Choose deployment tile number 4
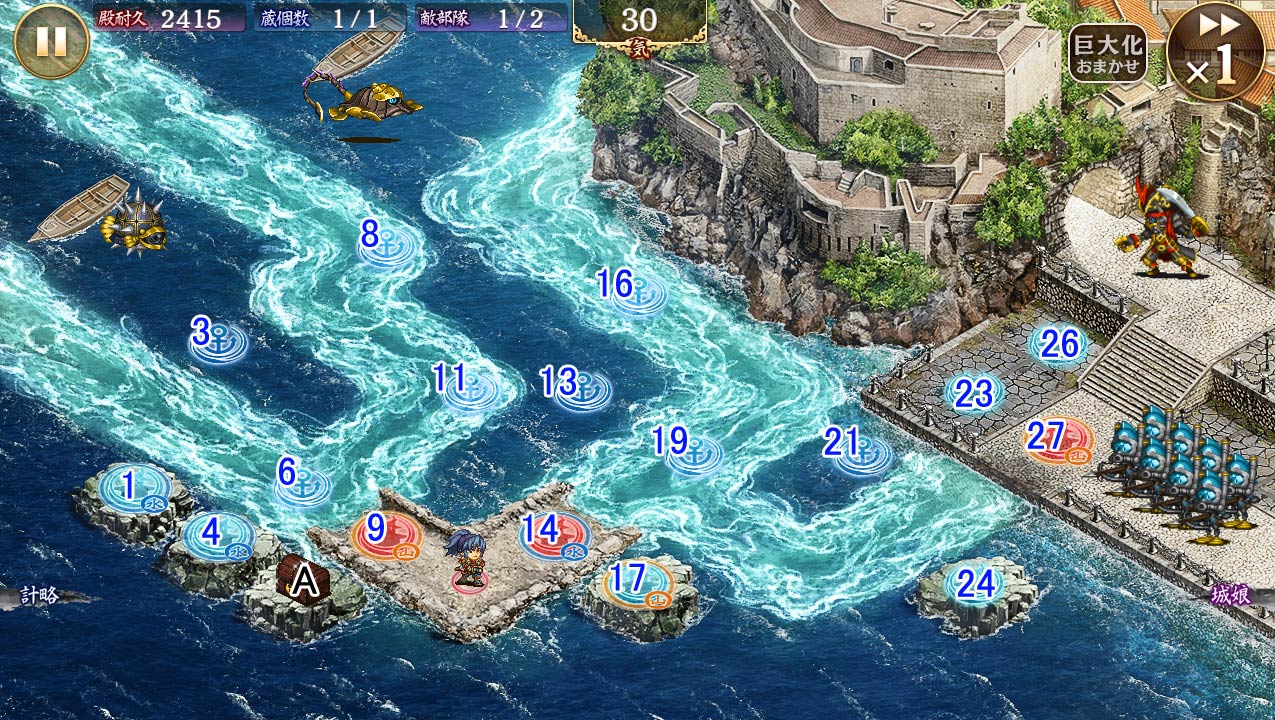 point(217,535)
